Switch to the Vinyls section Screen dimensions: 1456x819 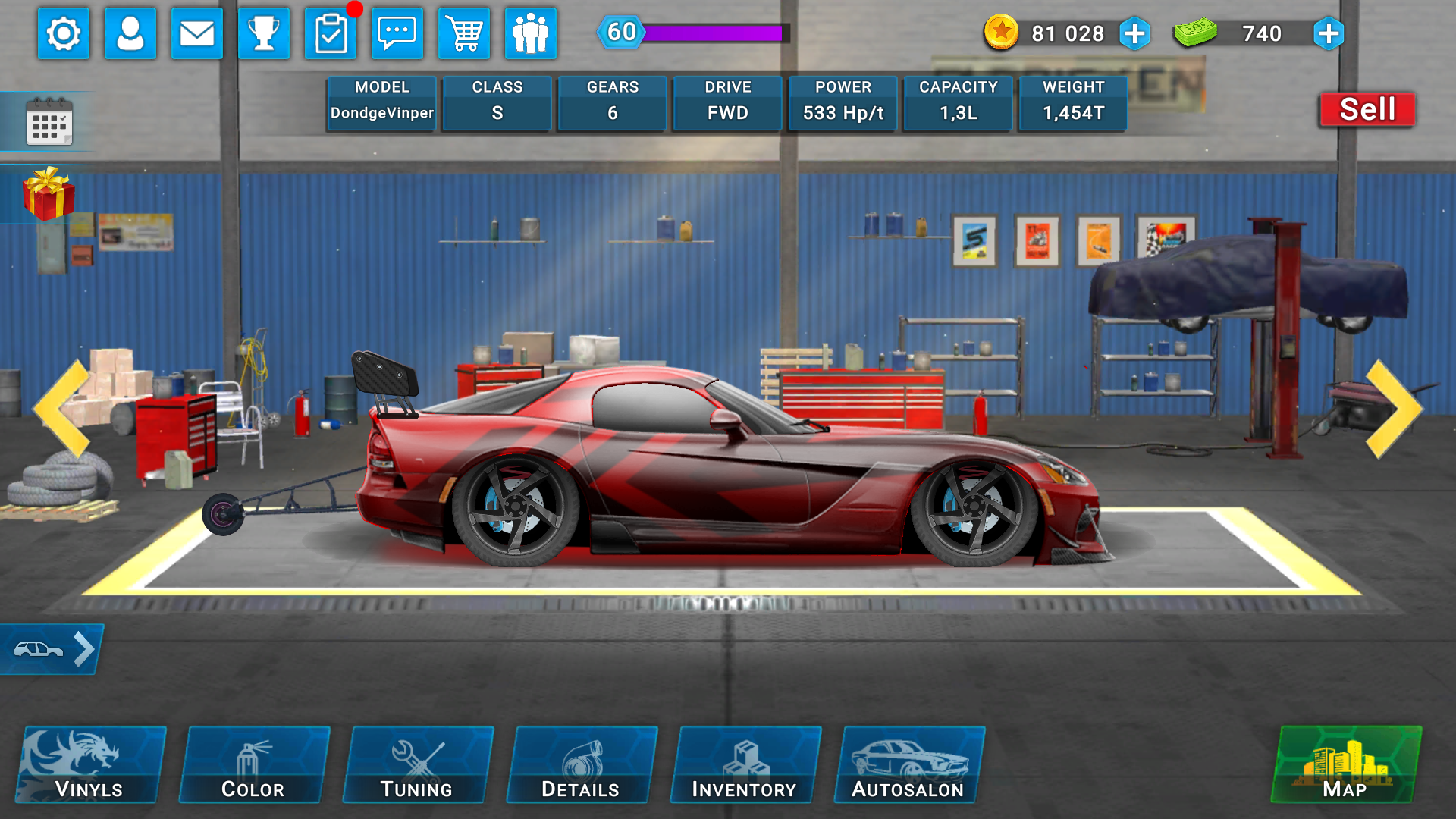pos(88,764)
